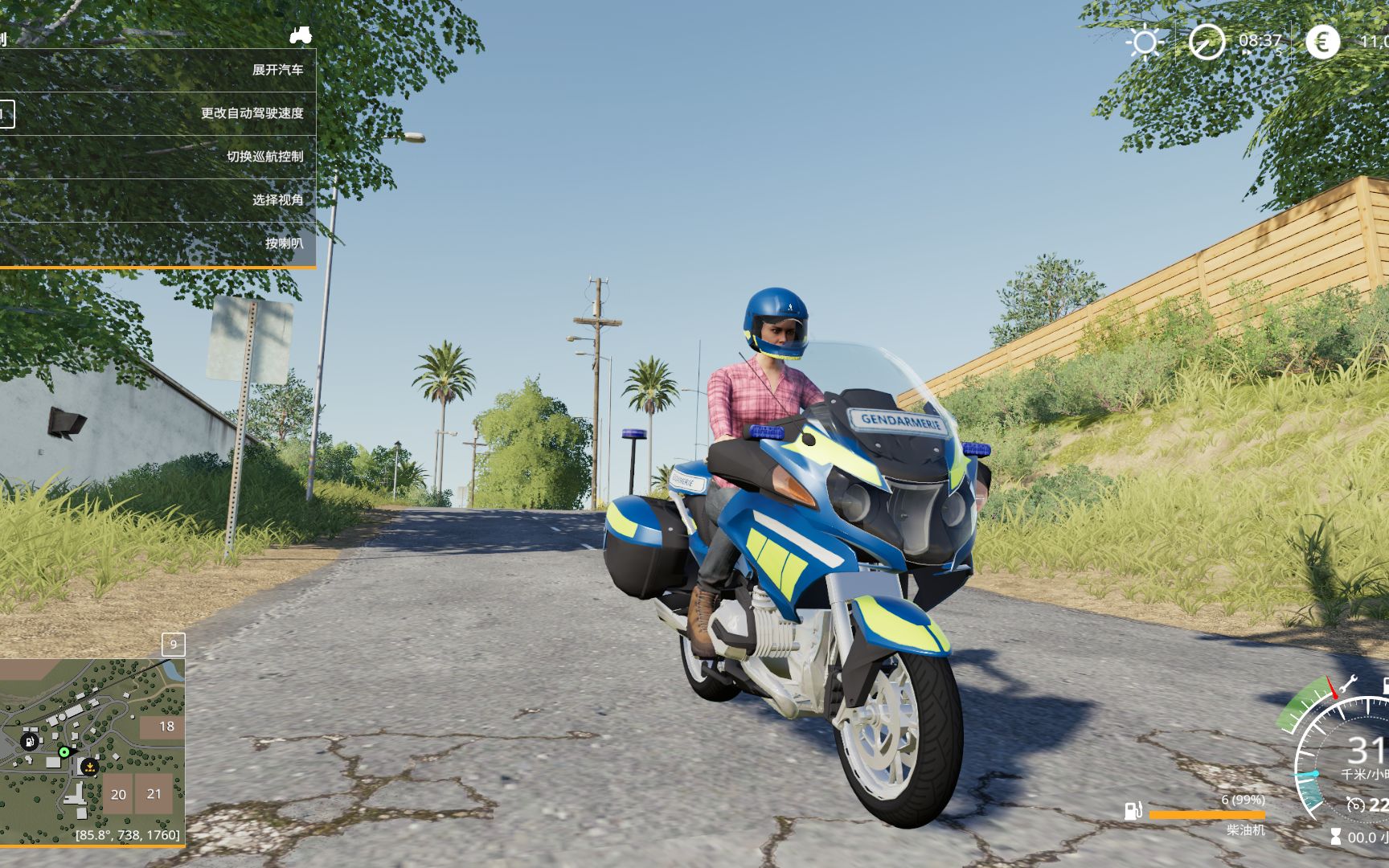Click the coordinates label [85.8°, 738, 1760]

[129, 836]
